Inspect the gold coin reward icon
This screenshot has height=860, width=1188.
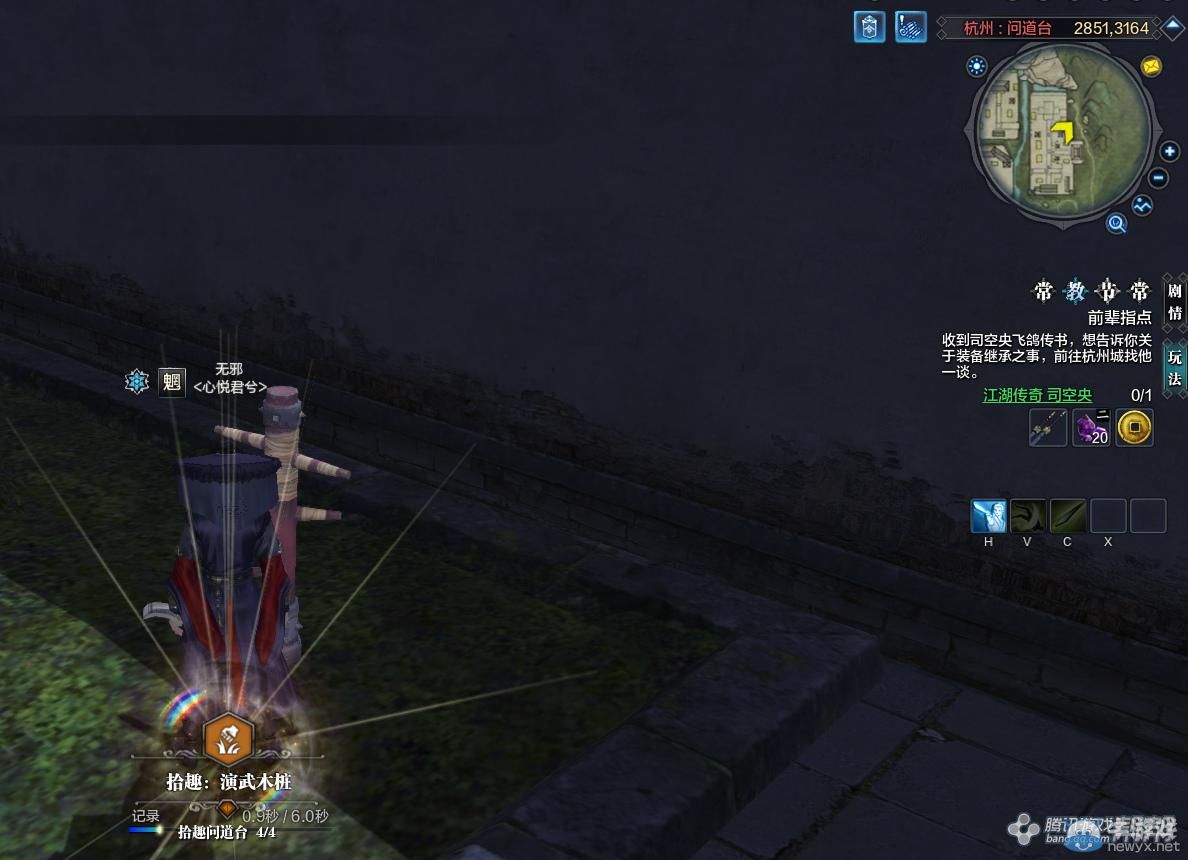(x=1134, y=428)
